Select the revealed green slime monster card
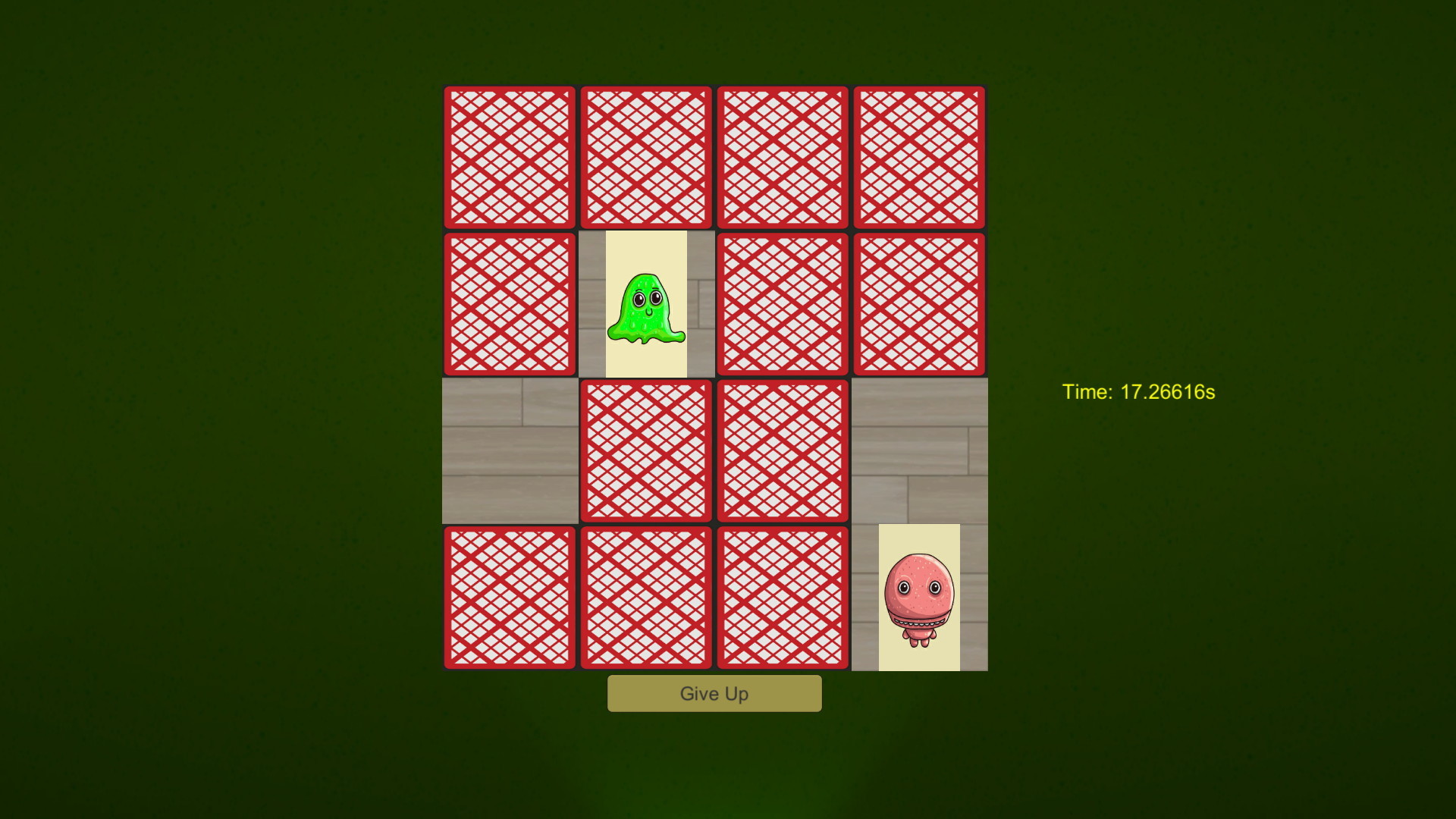This screenshot has width=1456, height=819. tap(646, 303)
